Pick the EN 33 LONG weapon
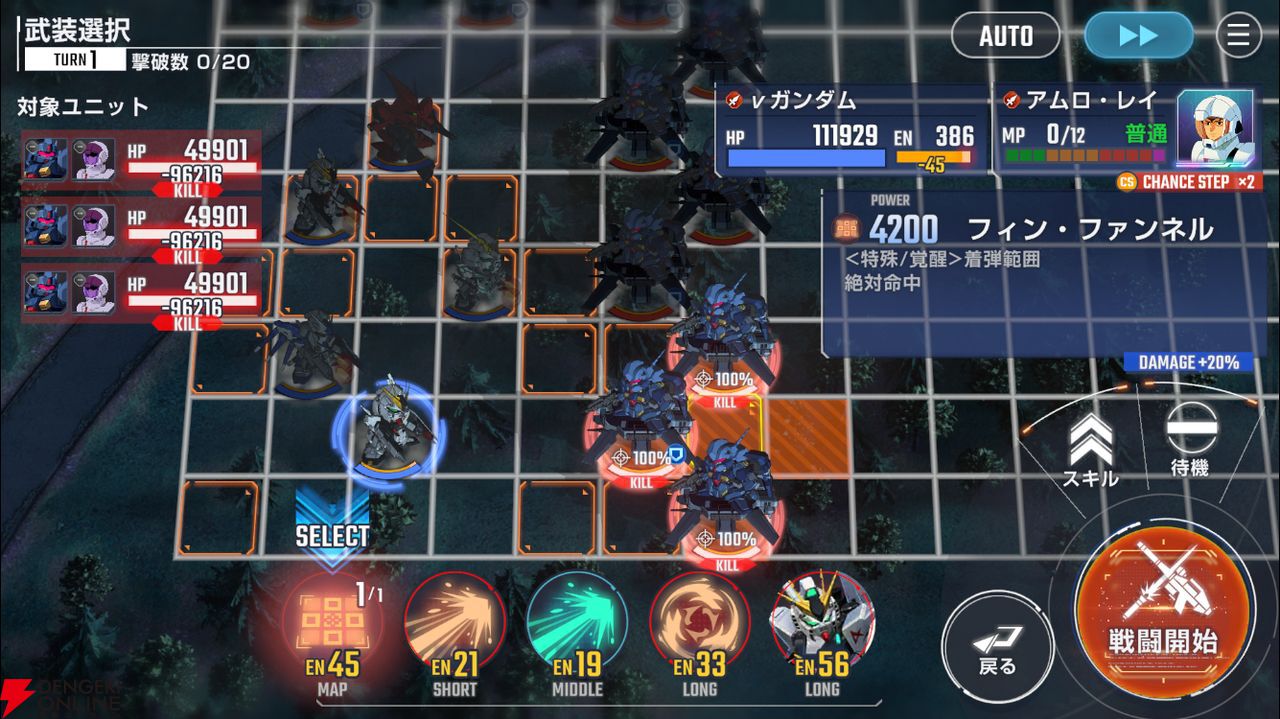 coord(699,625)
